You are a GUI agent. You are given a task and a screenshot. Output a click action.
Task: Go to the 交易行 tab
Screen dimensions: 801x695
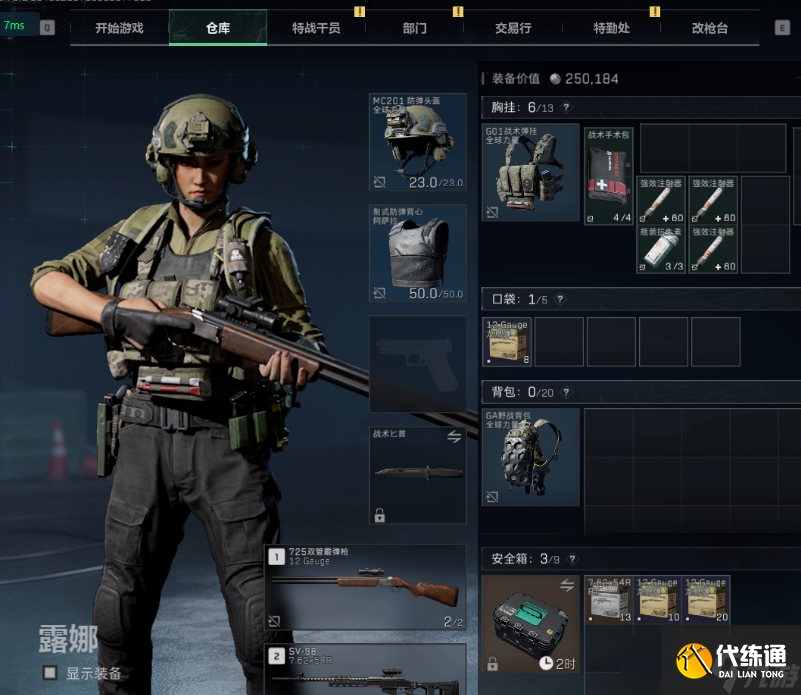pos(513,28)
